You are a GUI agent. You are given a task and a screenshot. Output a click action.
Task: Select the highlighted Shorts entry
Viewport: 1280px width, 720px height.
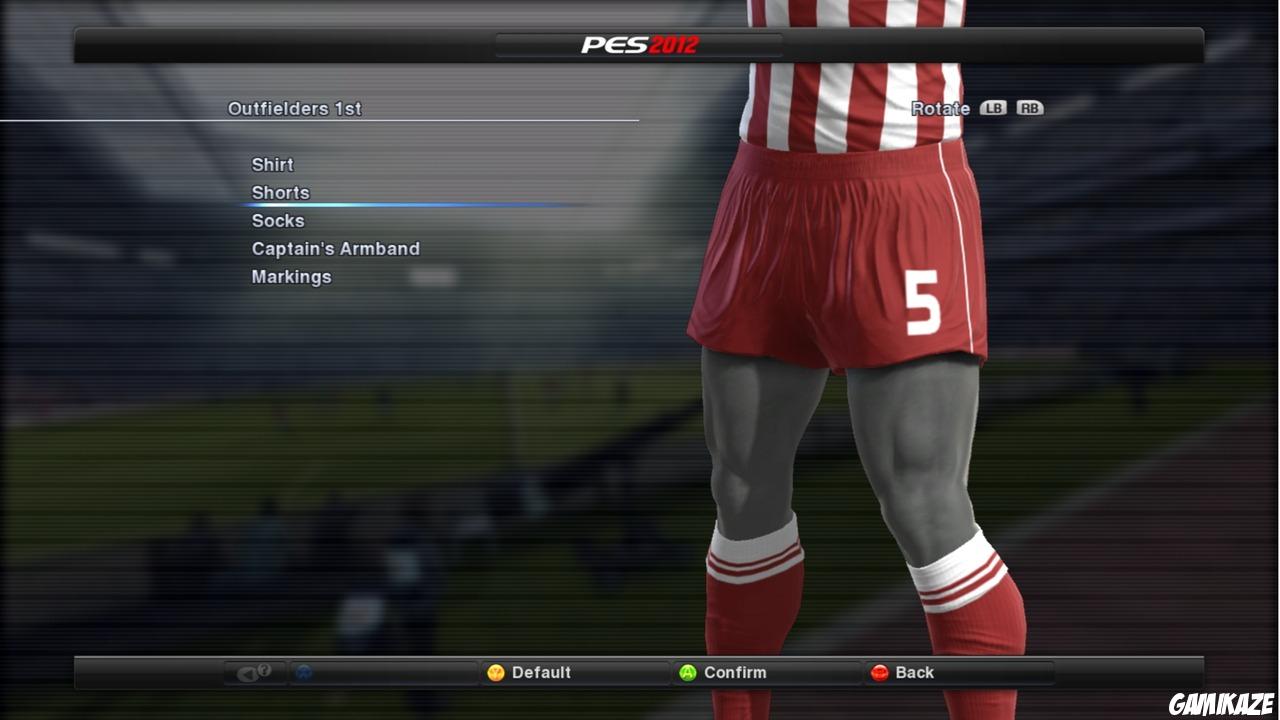(x=281, y=192)
